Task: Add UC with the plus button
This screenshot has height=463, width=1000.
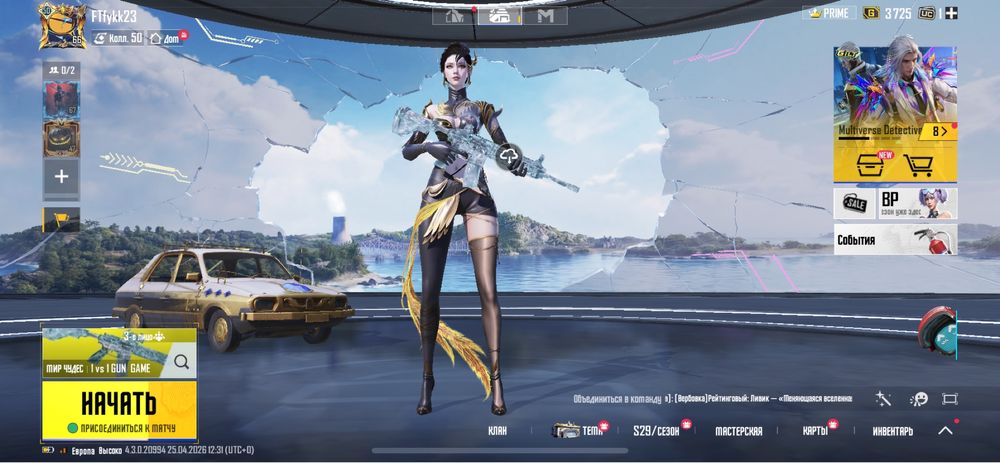Action: click(951, 13)
